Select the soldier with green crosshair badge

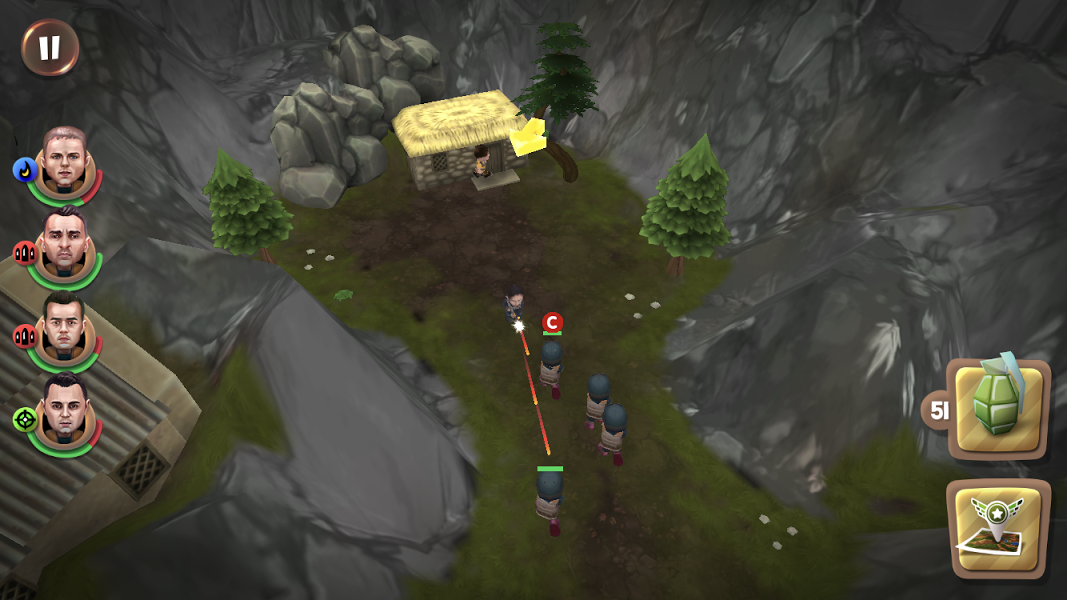[65, 412]
